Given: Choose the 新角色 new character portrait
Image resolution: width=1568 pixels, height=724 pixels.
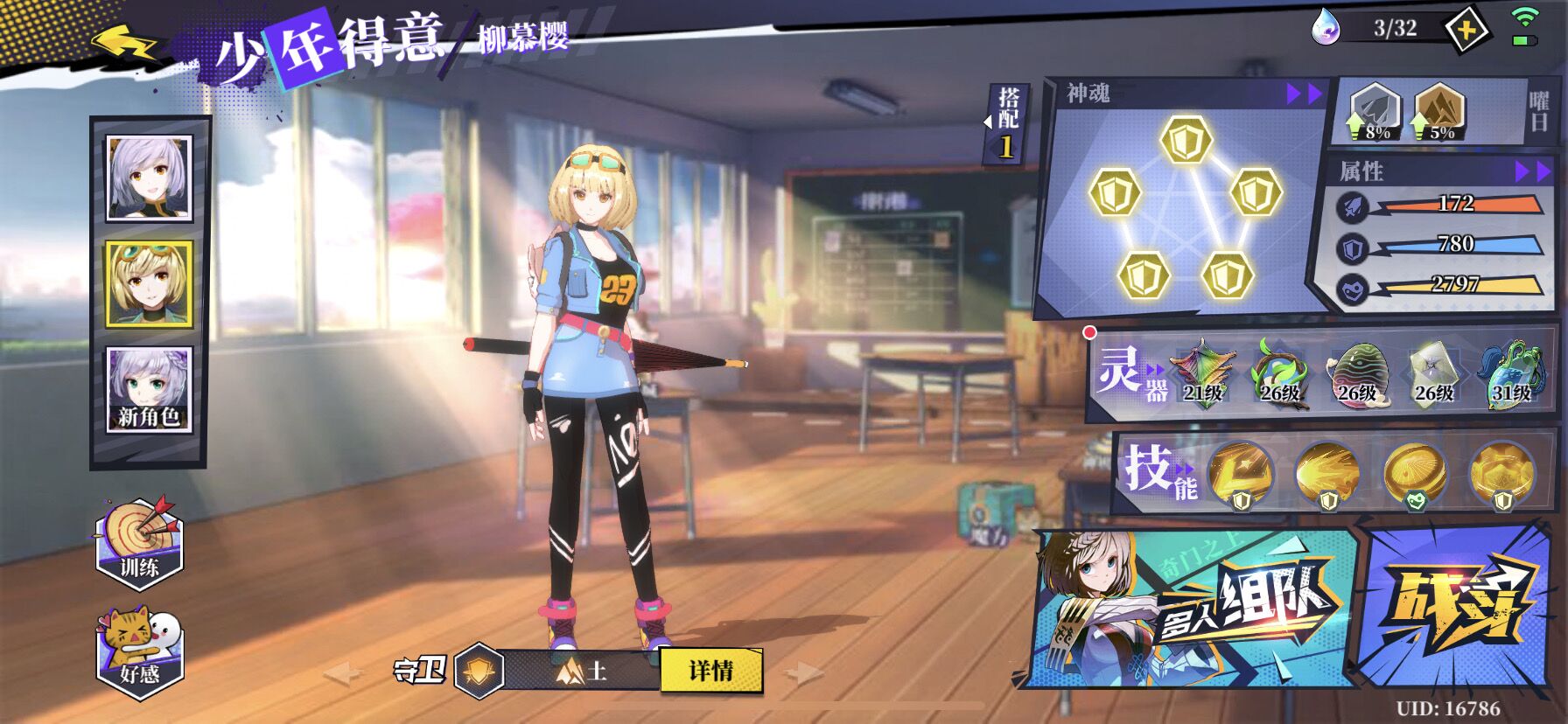Looking at the screenshot, I should [x=148, y=389].
